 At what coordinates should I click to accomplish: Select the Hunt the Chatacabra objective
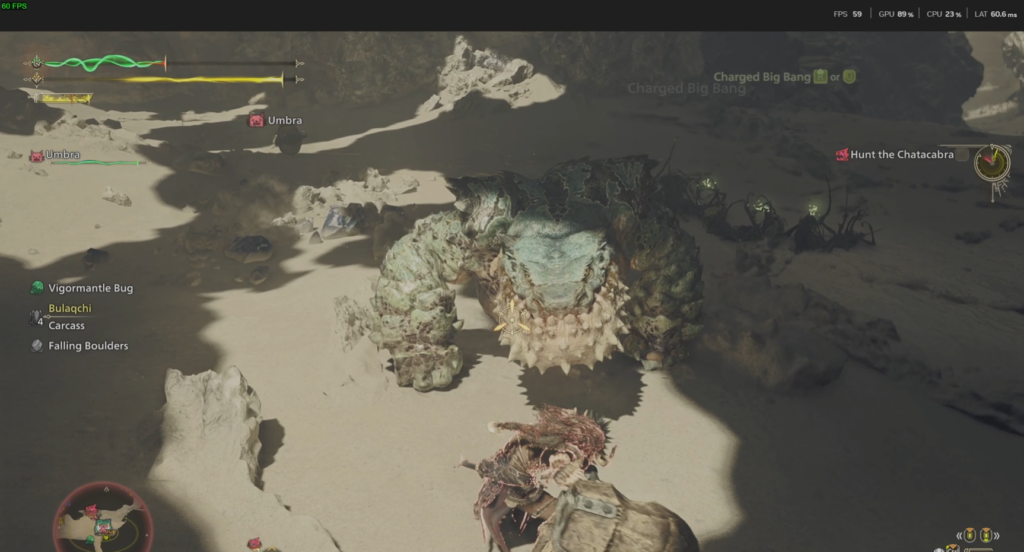901,155
